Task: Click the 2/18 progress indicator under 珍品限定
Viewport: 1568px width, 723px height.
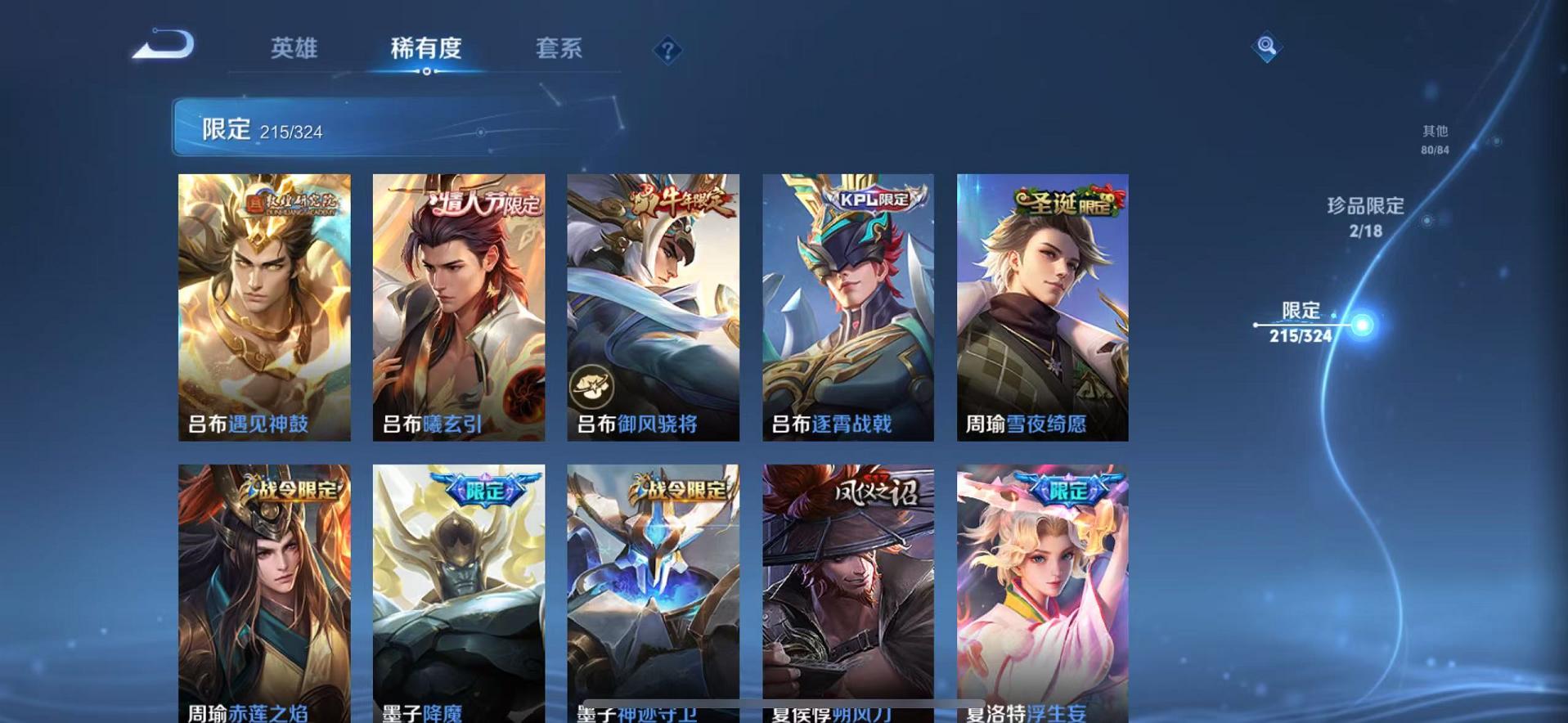Action: click(x=1364, y=232)
